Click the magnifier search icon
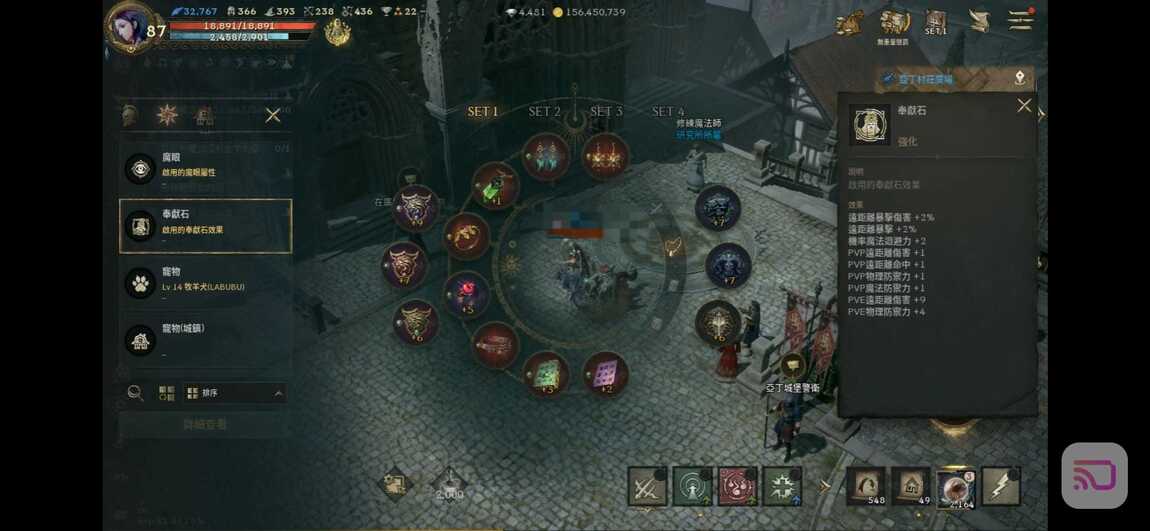This screenshot has height=531, width=1150. [135, 393]
